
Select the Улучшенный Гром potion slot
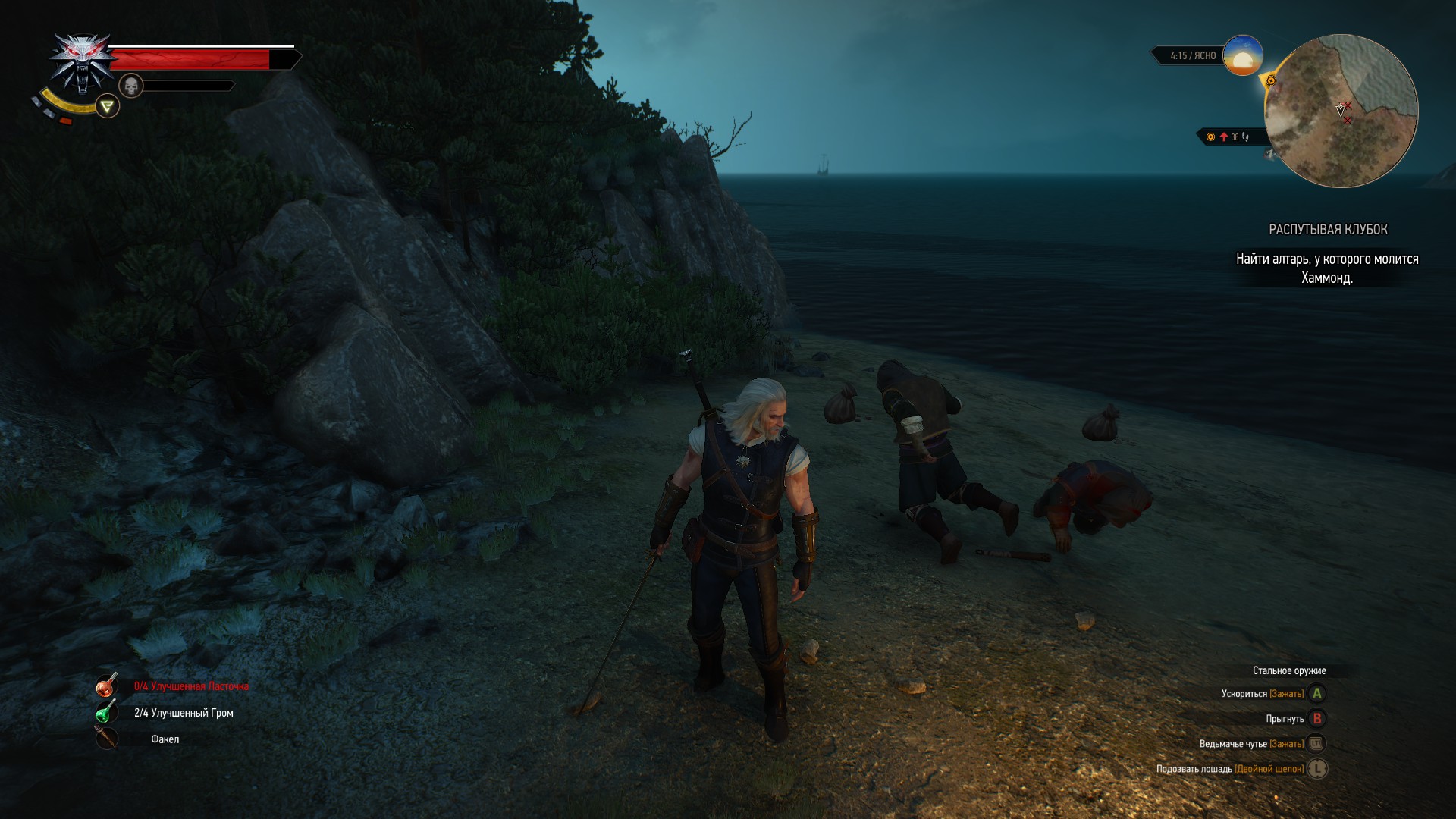(x=106, y=712)
